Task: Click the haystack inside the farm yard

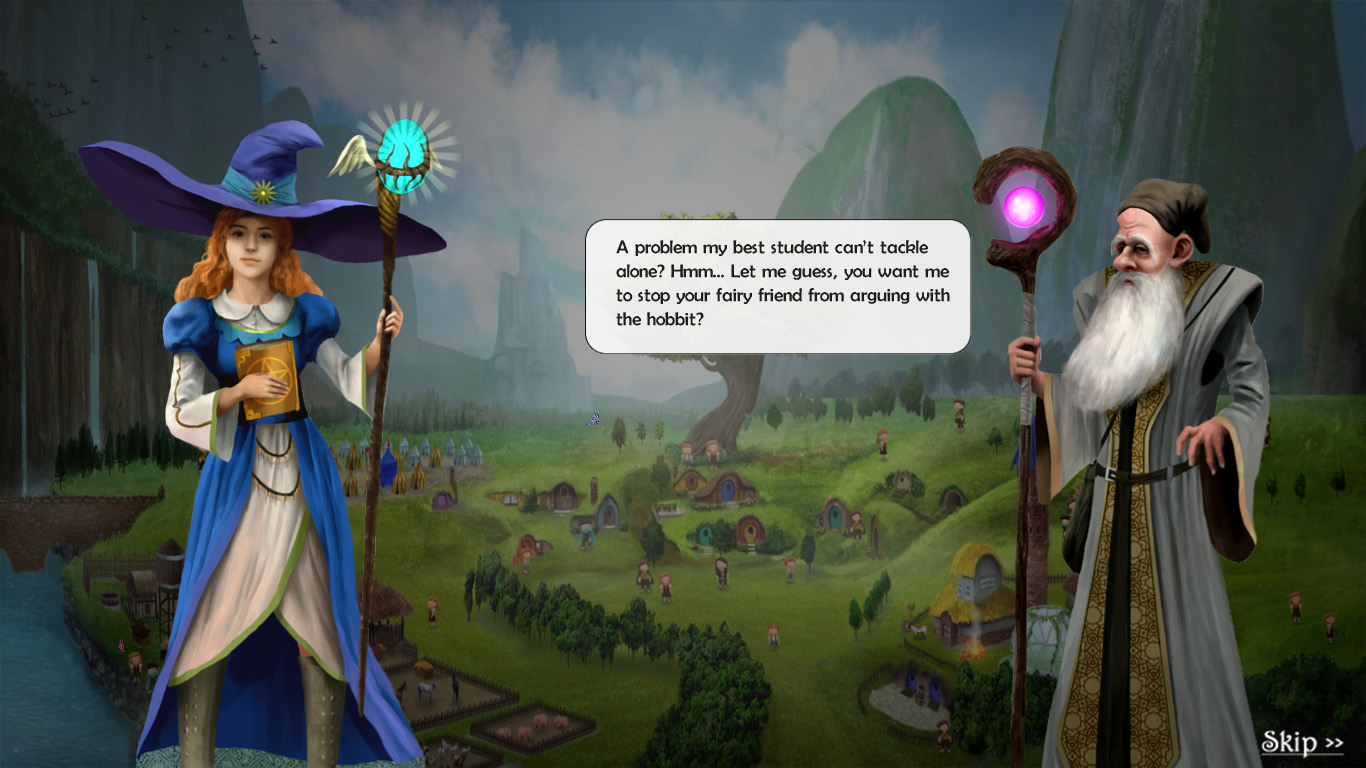Action: (x=423, y=669)
